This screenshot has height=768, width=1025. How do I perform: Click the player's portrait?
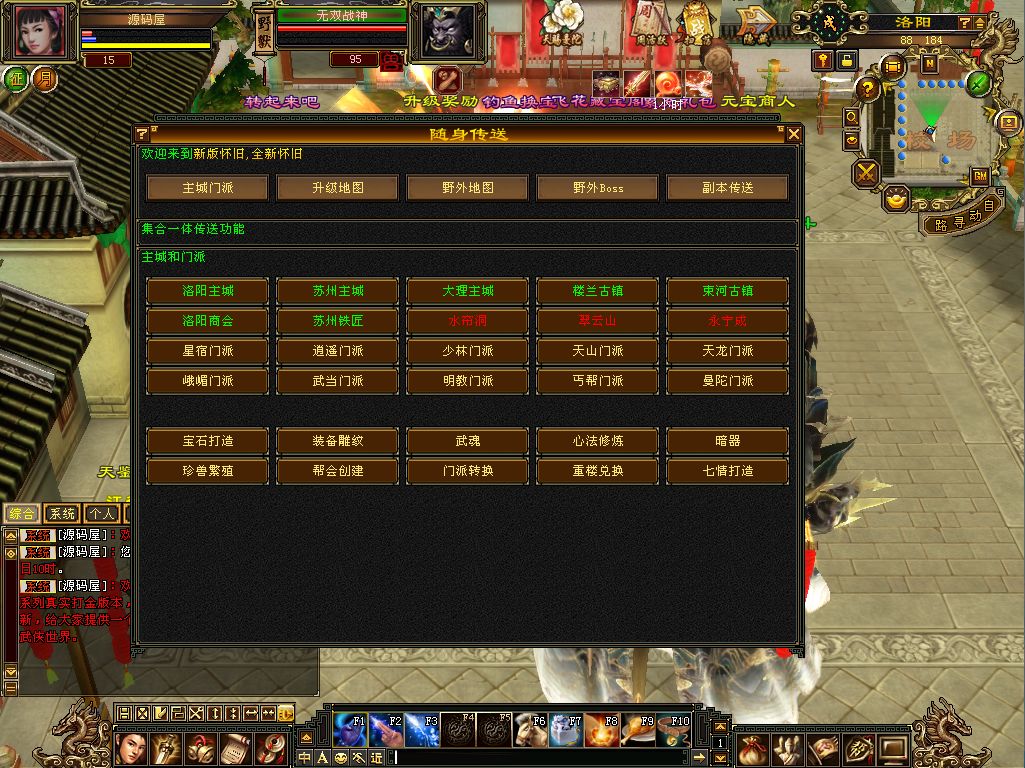pyautogui.click(x=42, y=32)
